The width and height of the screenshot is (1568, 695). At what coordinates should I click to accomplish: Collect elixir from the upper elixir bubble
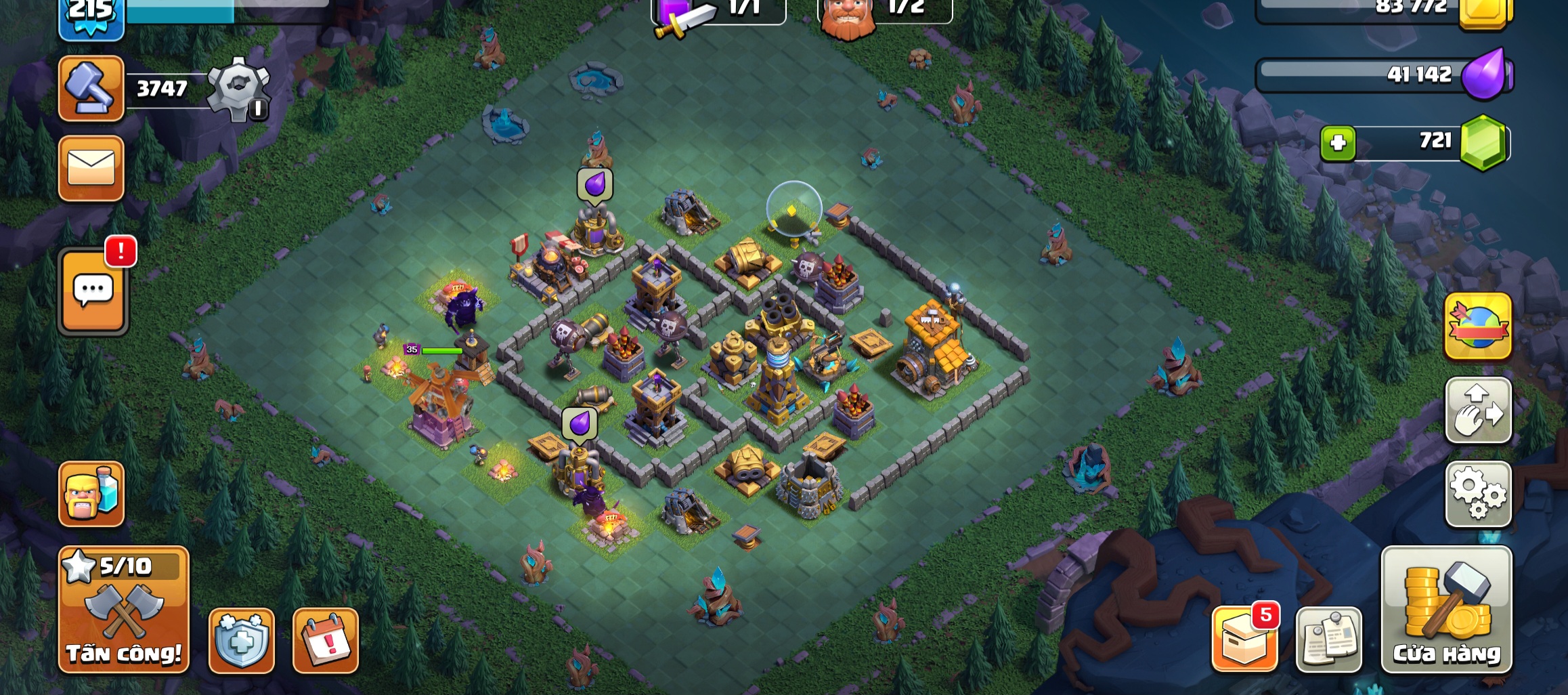[595, 184]
